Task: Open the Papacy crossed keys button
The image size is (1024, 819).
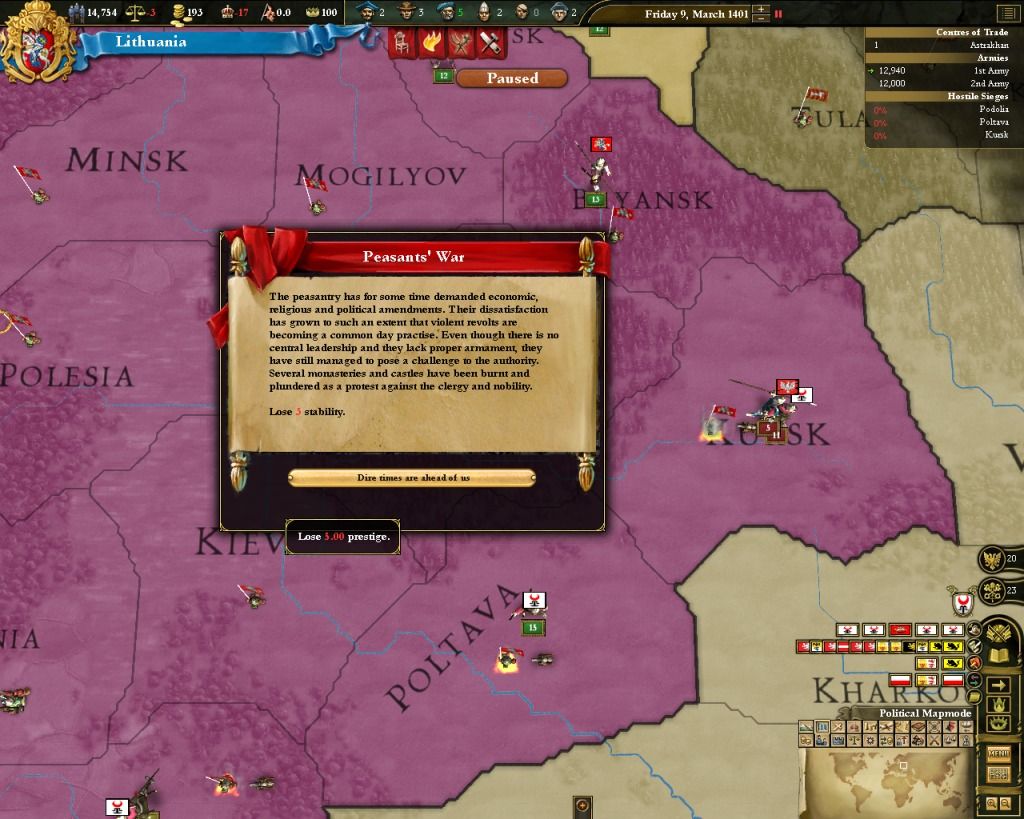Action: pos(992,590)
